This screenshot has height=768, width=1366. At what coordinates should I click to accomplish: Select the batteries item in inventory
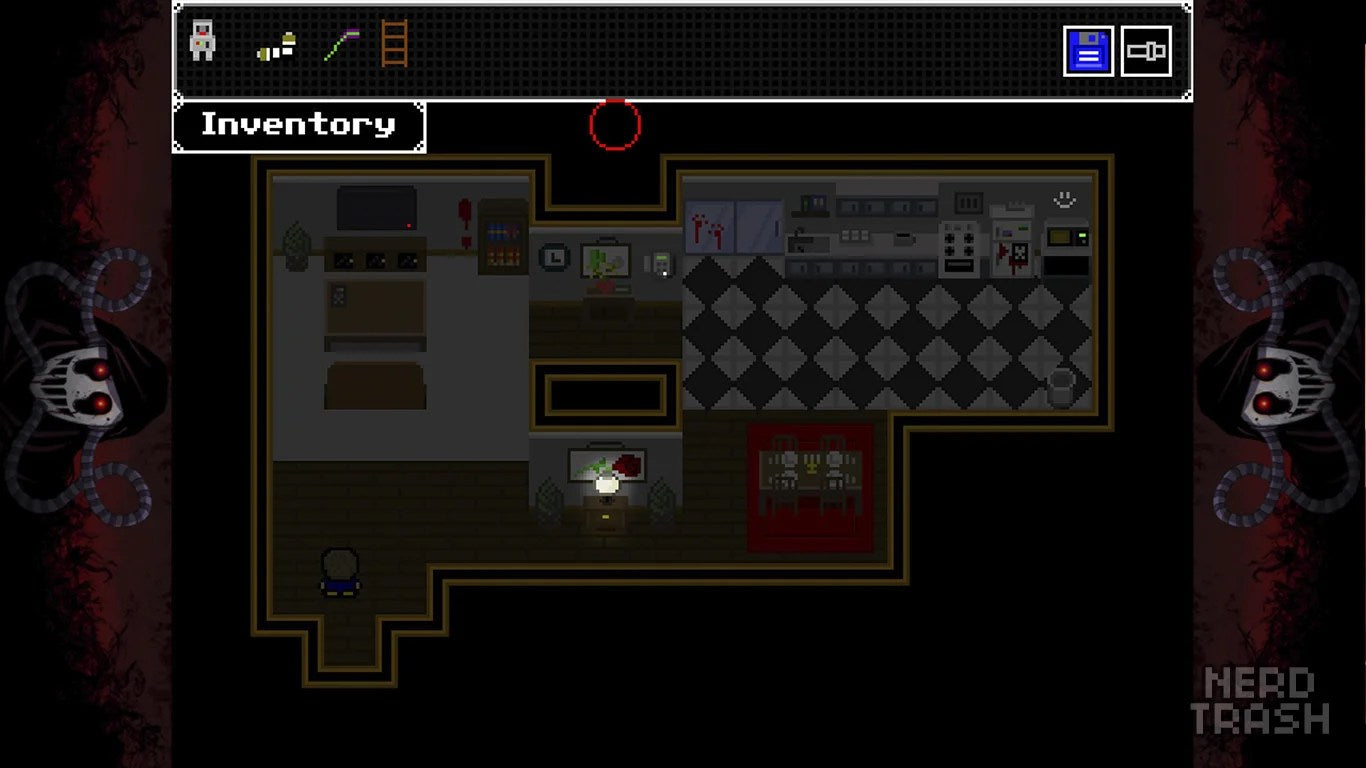277,46
